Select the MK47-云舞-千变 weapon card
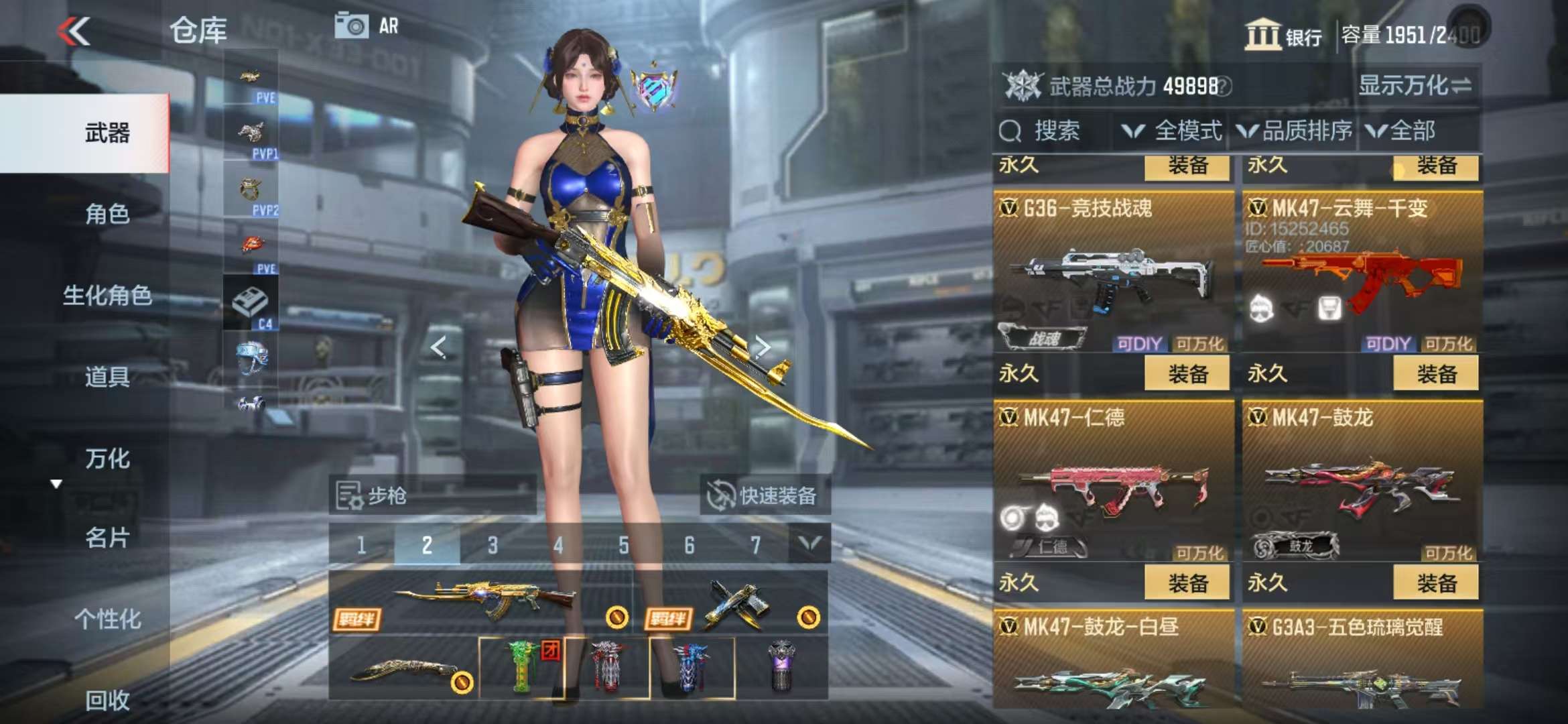 1362,275
